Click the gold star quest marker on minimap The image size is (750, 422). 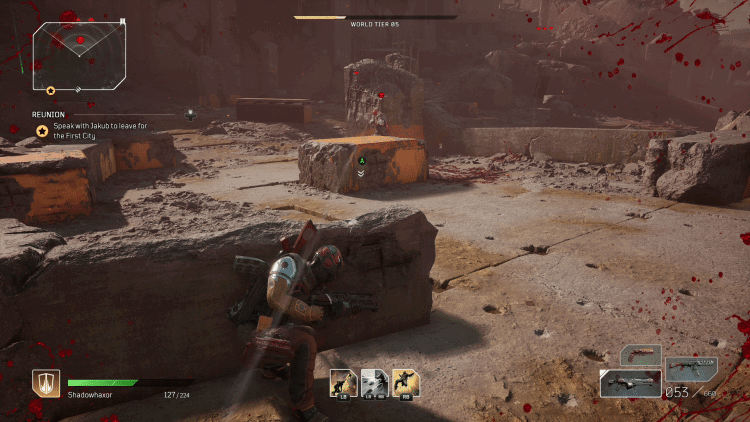(x=51, y=91)
